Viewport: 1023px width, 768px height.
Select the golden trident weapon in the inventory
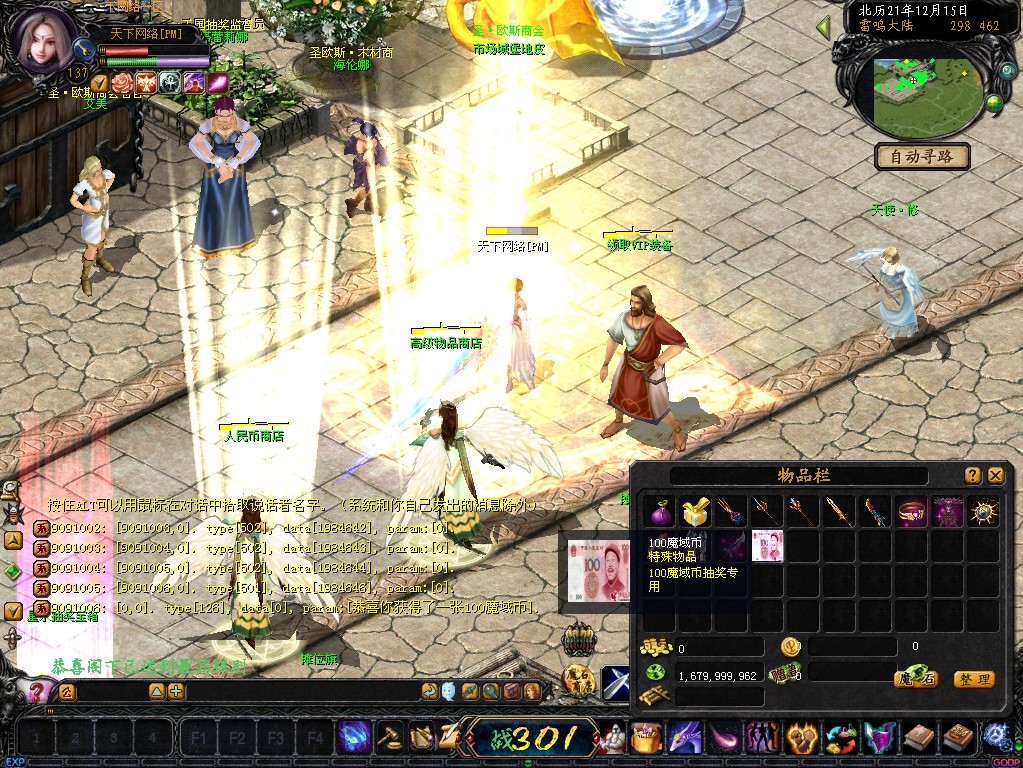[x=765, y=512]
